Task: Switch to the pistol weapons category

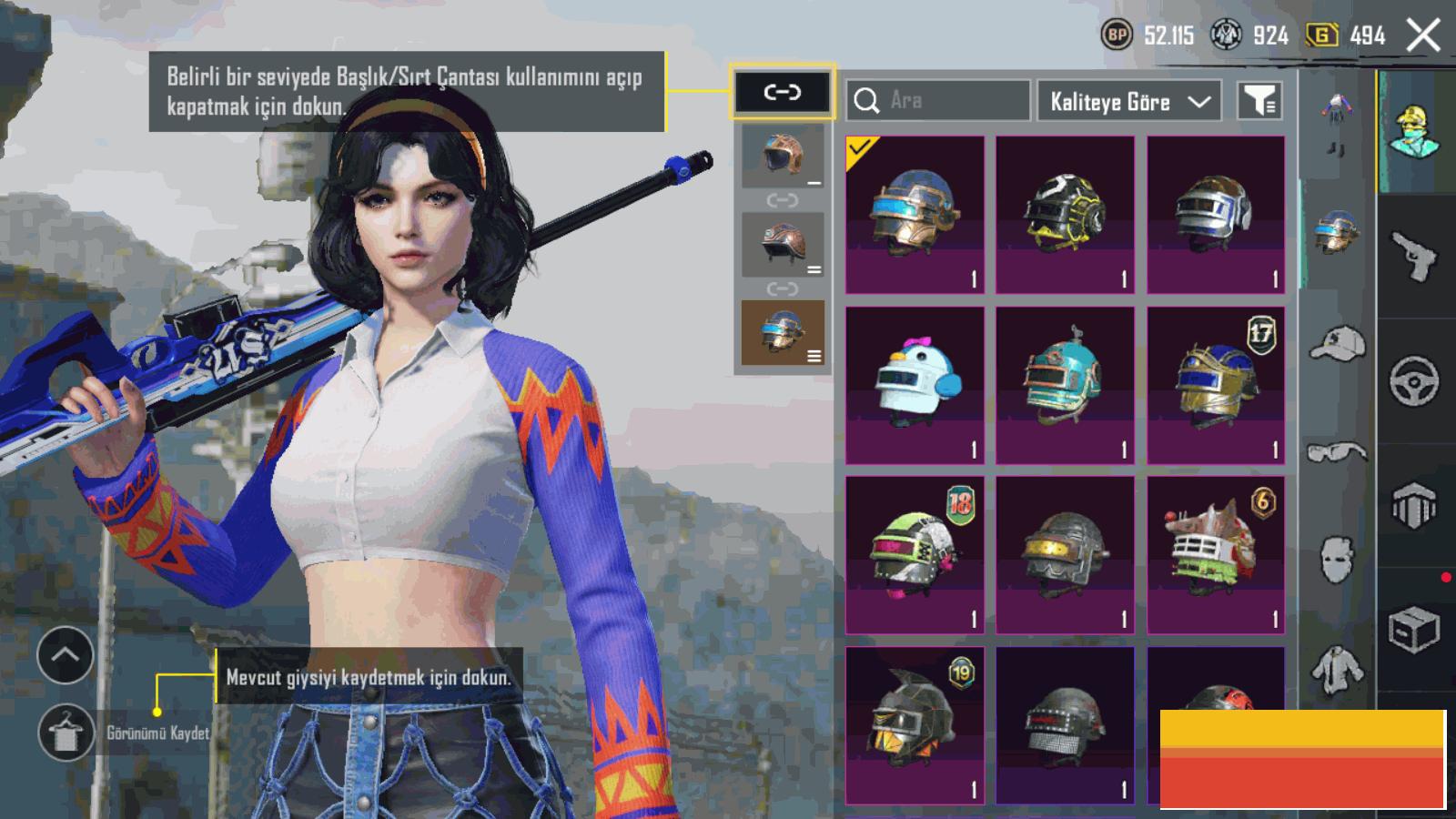Action: tap(1414, 256)
